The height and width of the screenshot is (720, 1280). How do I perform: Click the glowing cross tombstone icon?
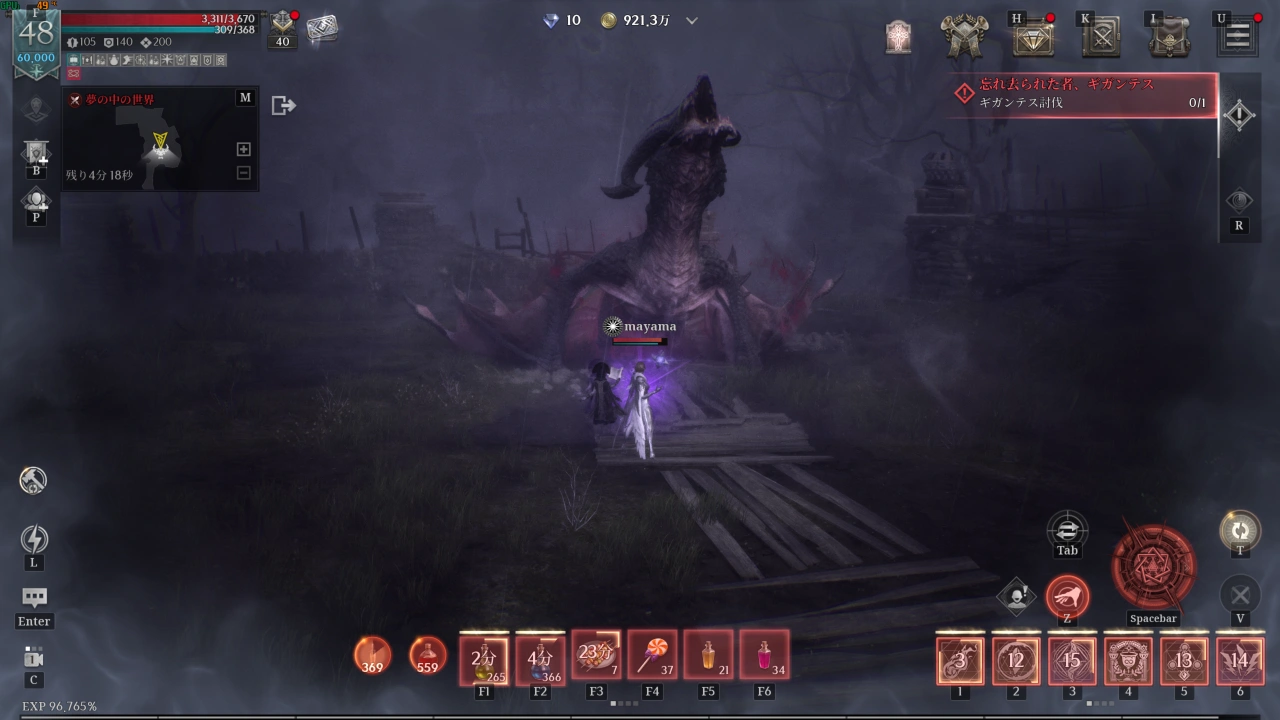click(x=899, y=37)
